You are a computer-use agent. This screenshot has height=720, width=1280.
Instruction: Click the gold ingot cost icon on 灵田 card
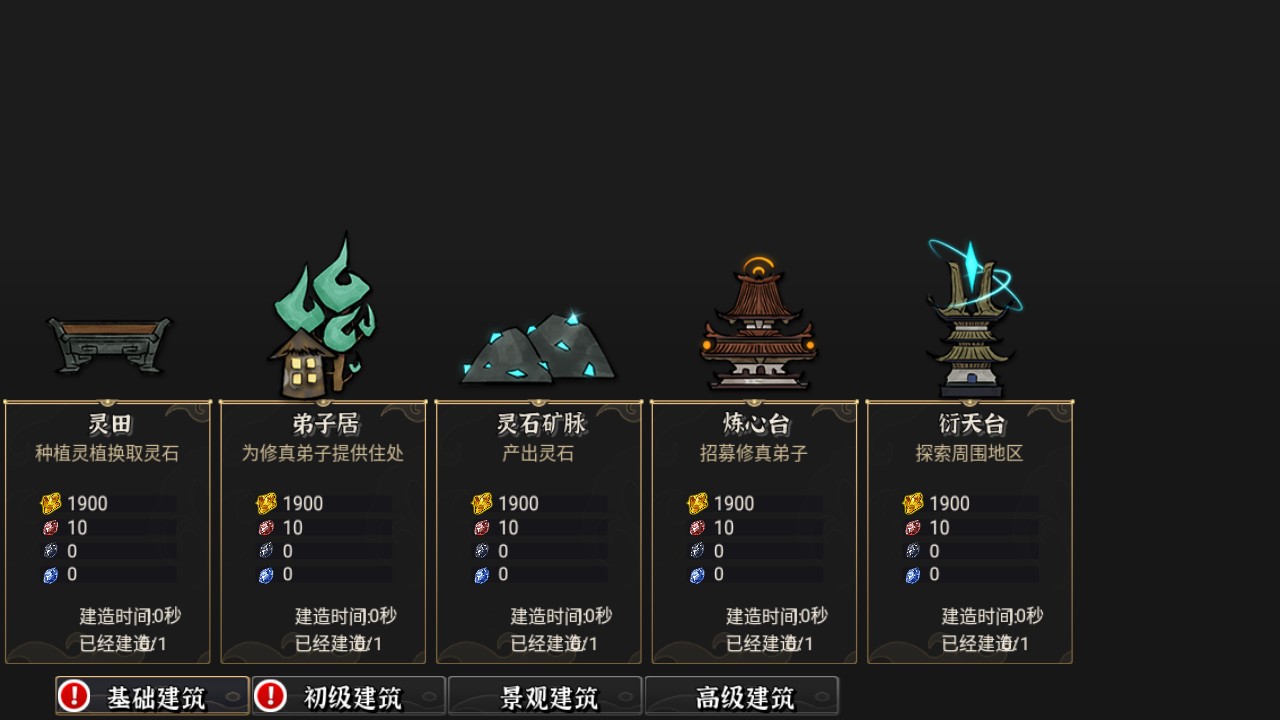pyautogui.click(x=50, y=504)
